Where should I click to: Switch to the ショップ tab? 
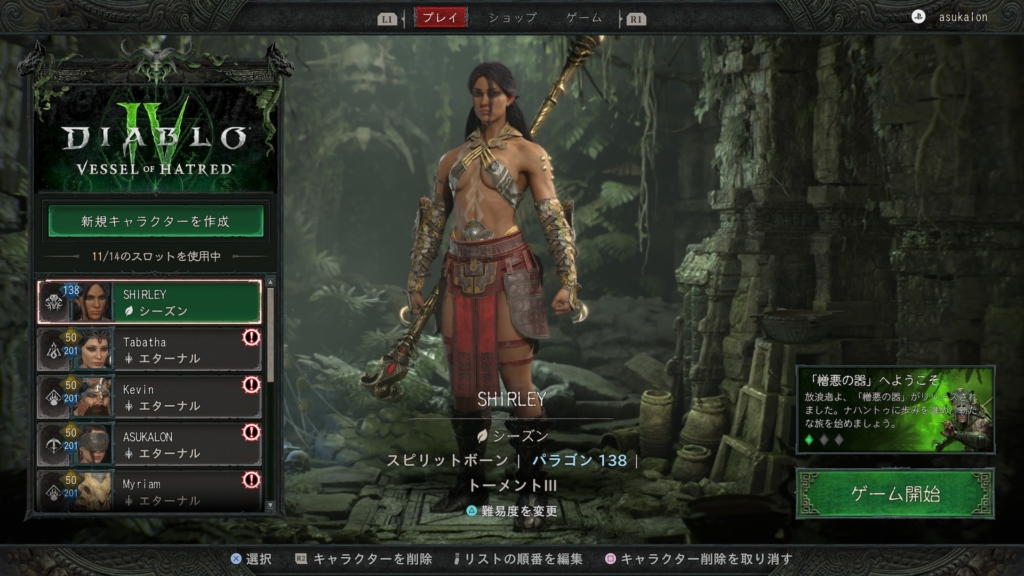pyautogui.click(x=512, y=18)
